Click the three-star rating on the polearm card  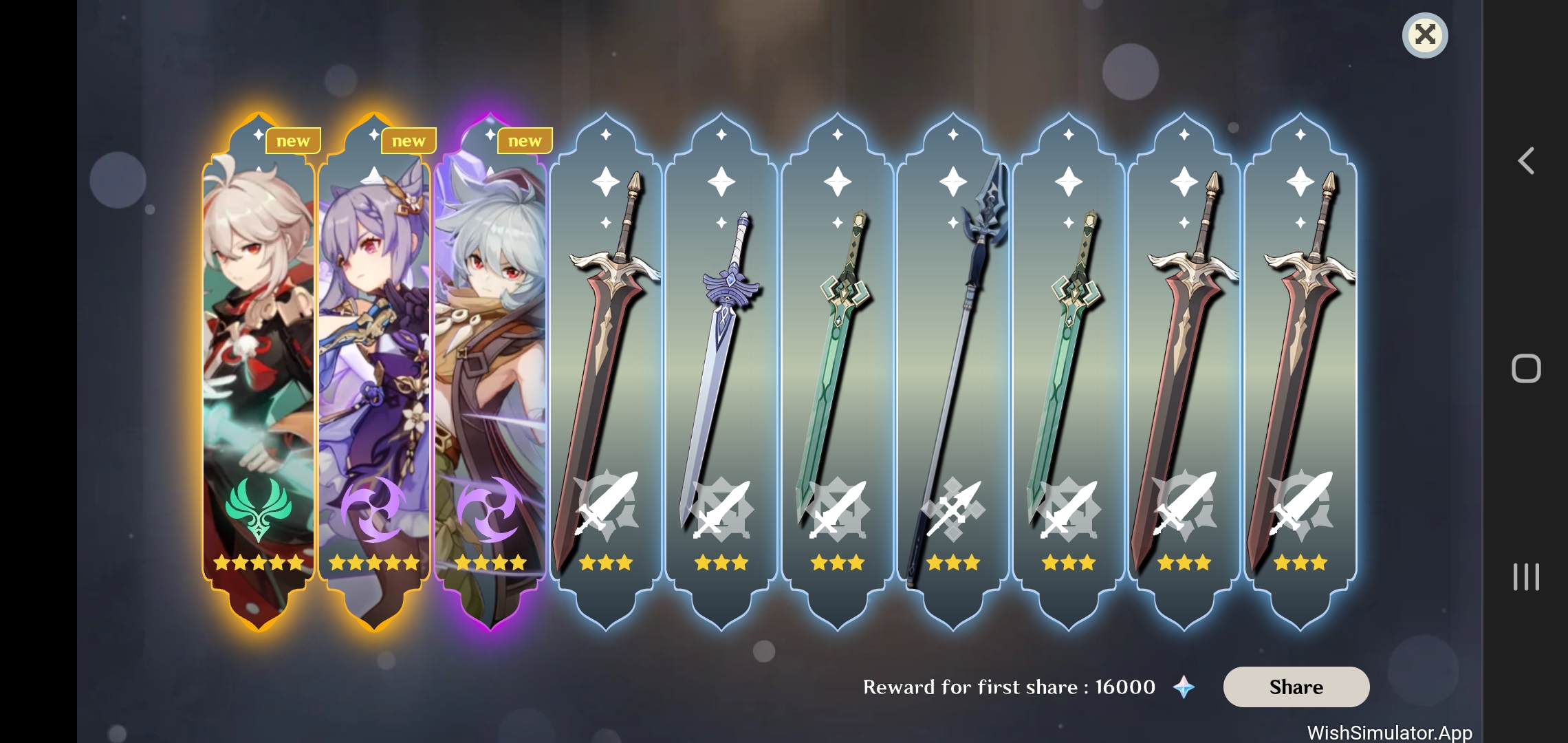[x=952, y=563]
